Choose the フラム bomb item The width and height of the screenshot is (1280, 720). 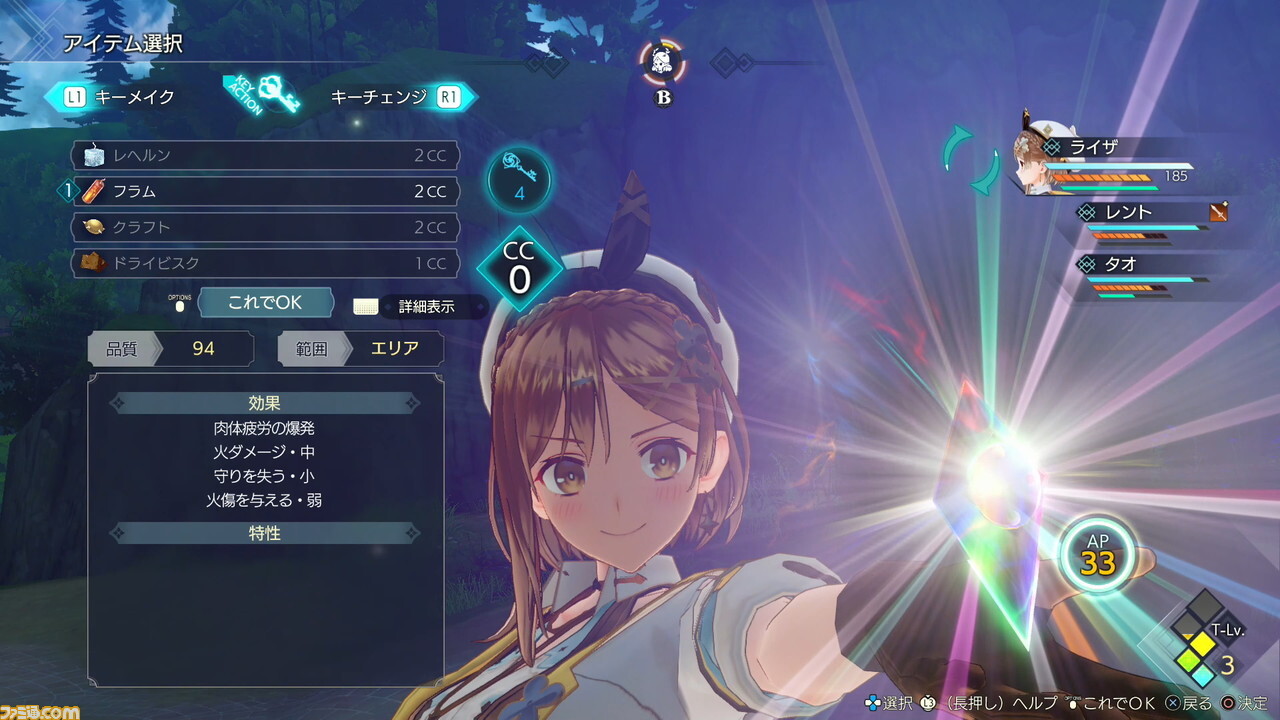click(265, 191)
